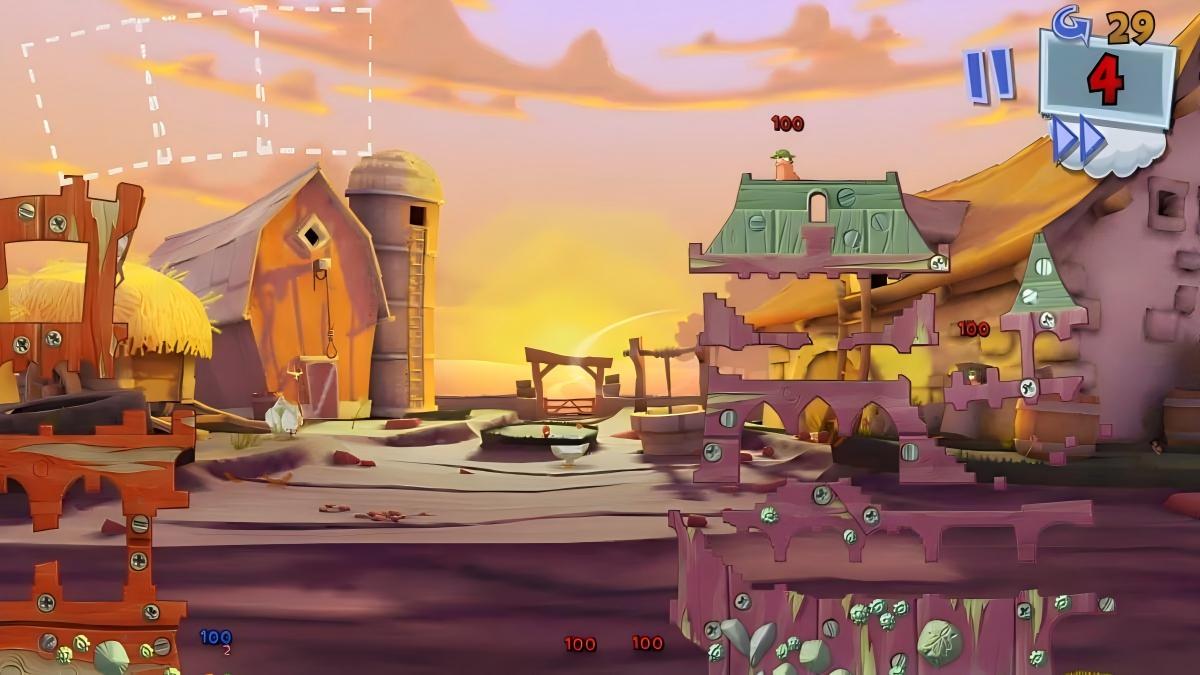
Task: Pause the game with the pause icon
Action: [988, 74]
